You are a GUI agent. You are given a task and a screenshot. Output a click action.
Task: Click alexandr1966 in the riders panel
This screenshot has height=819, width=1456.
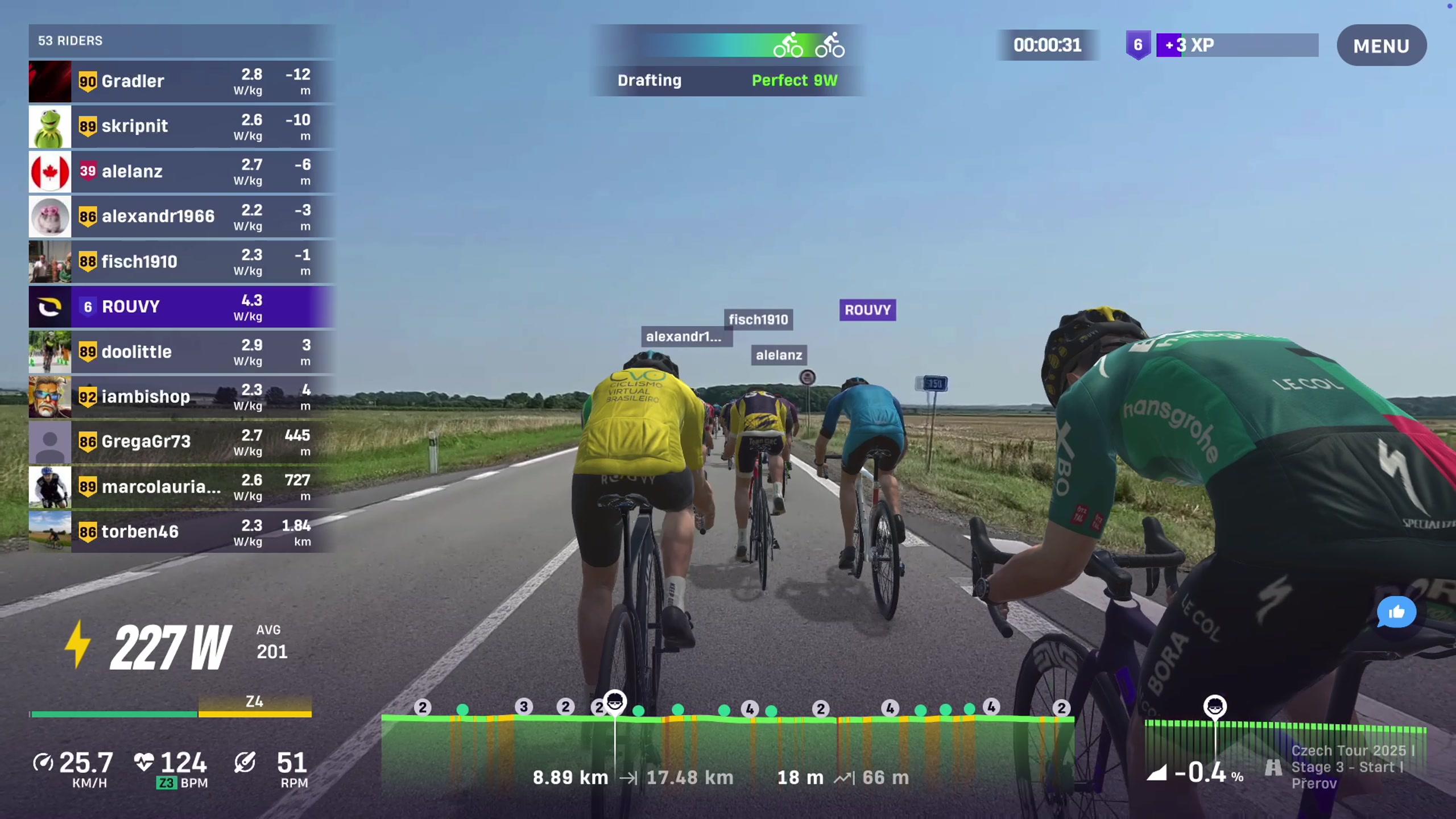pyautogui.click(x=181, y=217)
